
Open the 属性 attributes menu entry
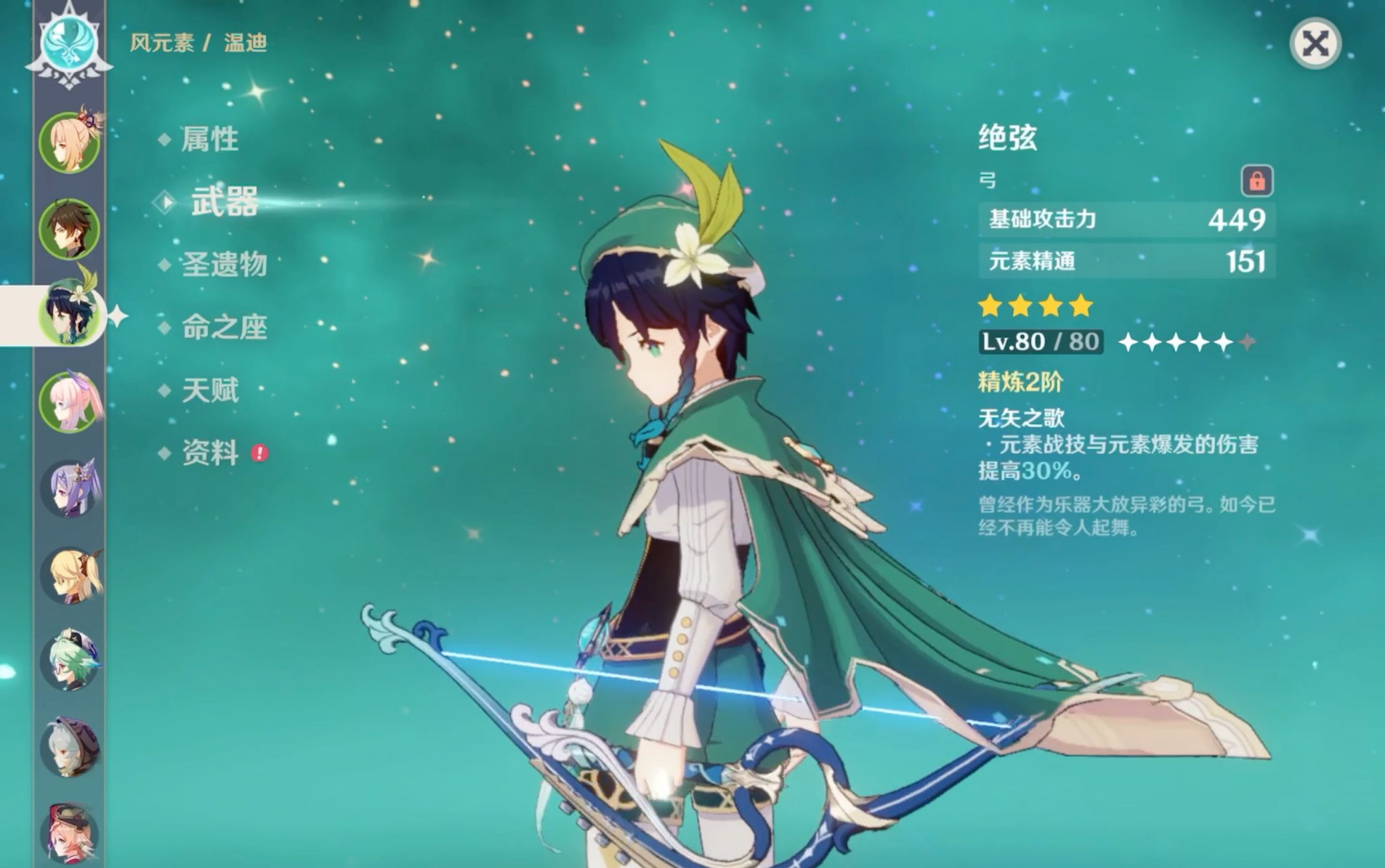[209, 139]
